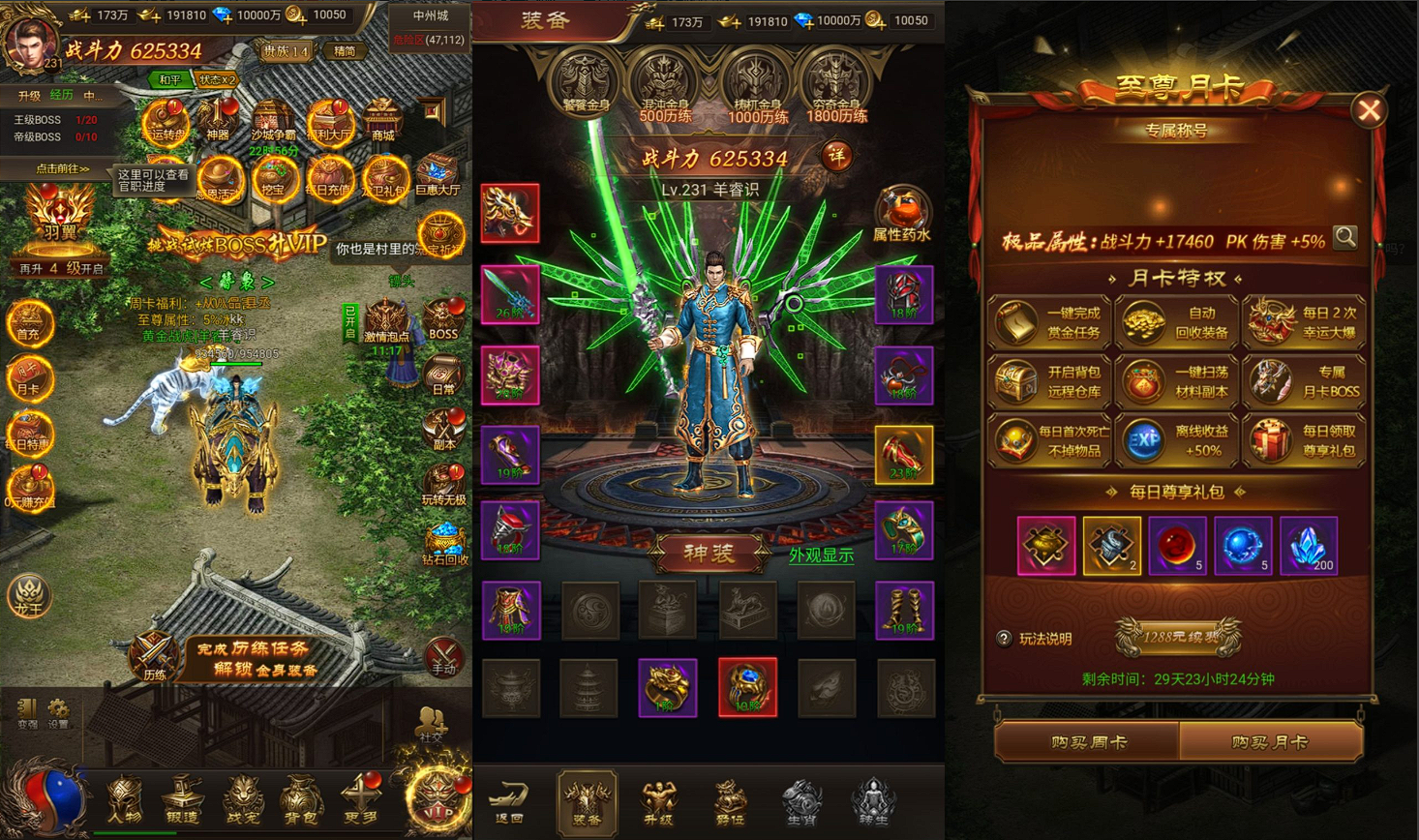Show combat power details with 详 button
This screenshot has height=840, width=1419.
click(836, 156)
